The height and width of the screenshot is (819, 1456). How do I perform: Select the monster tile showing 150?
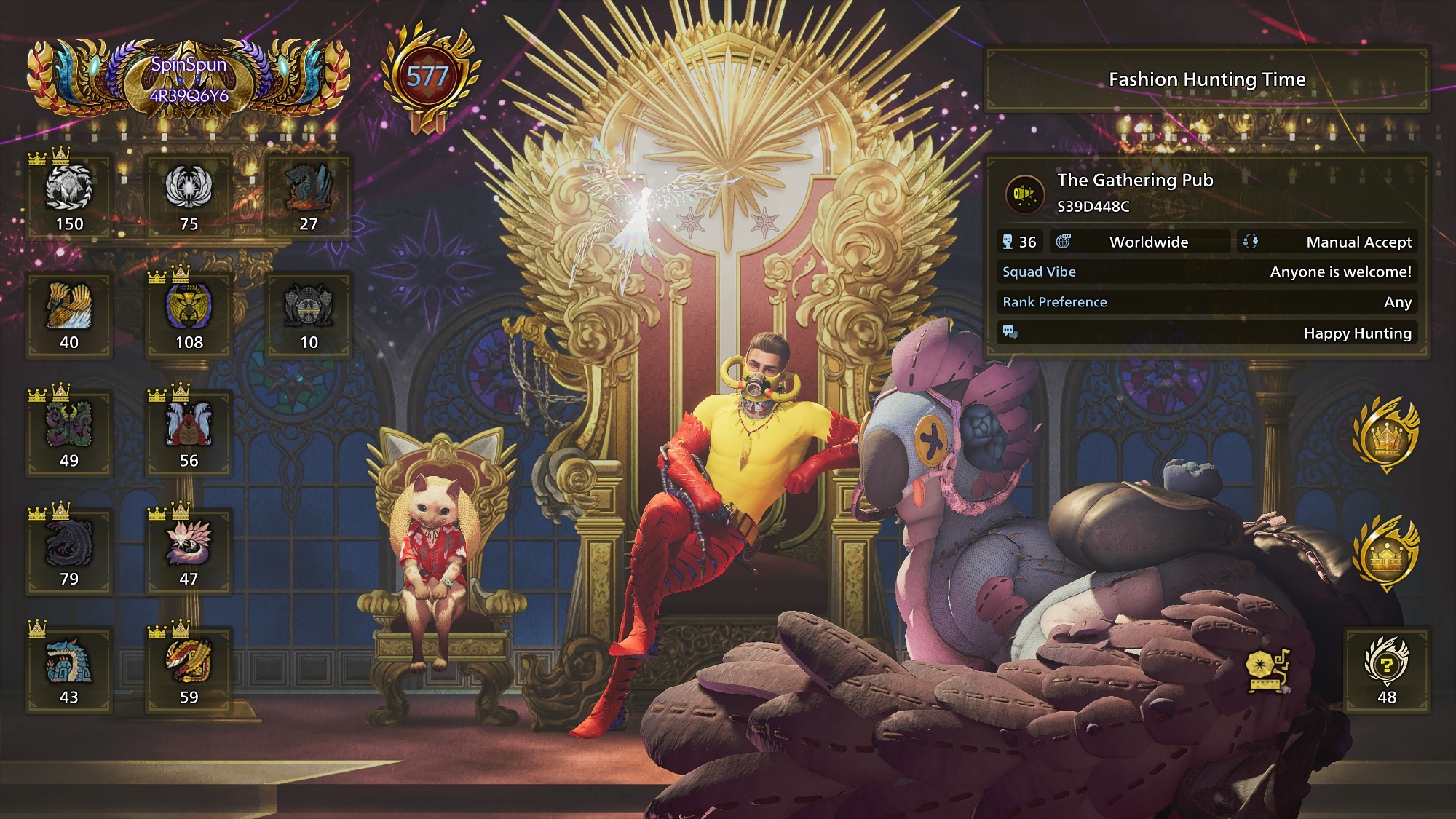coord(69,196)
